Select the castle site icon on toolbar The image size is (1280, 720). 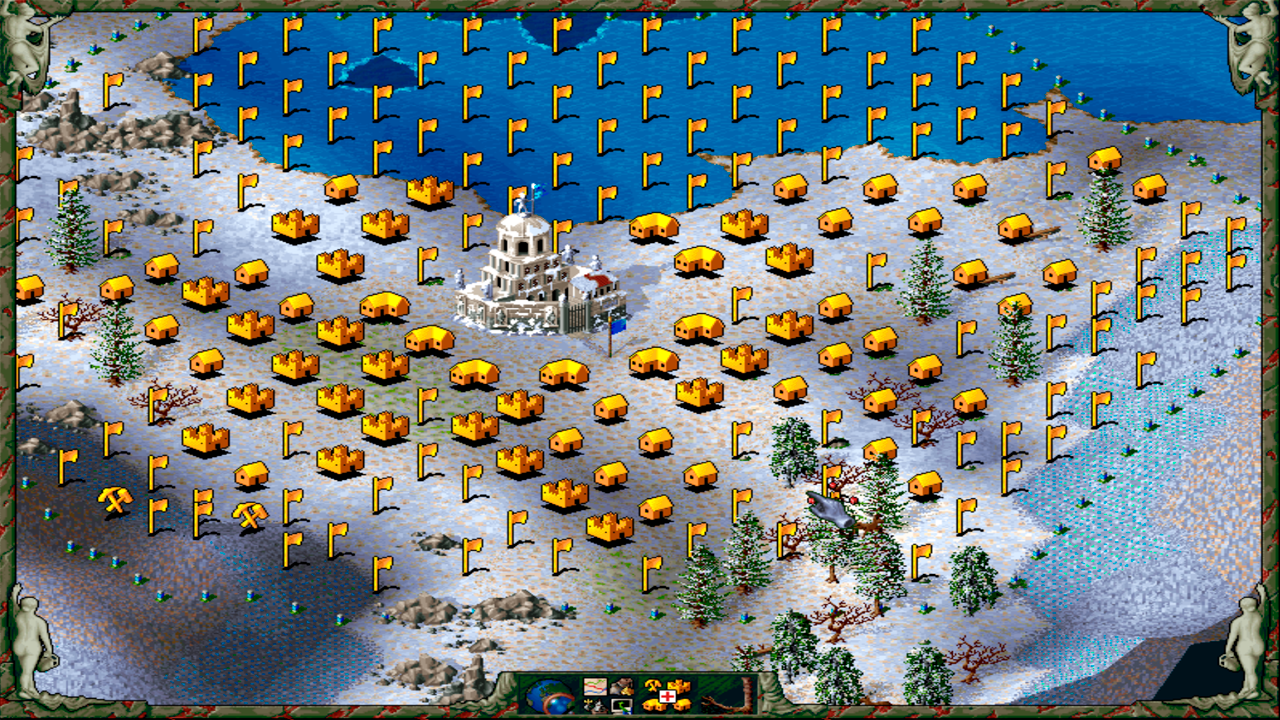pyautogui.click(x=677, y=686)
